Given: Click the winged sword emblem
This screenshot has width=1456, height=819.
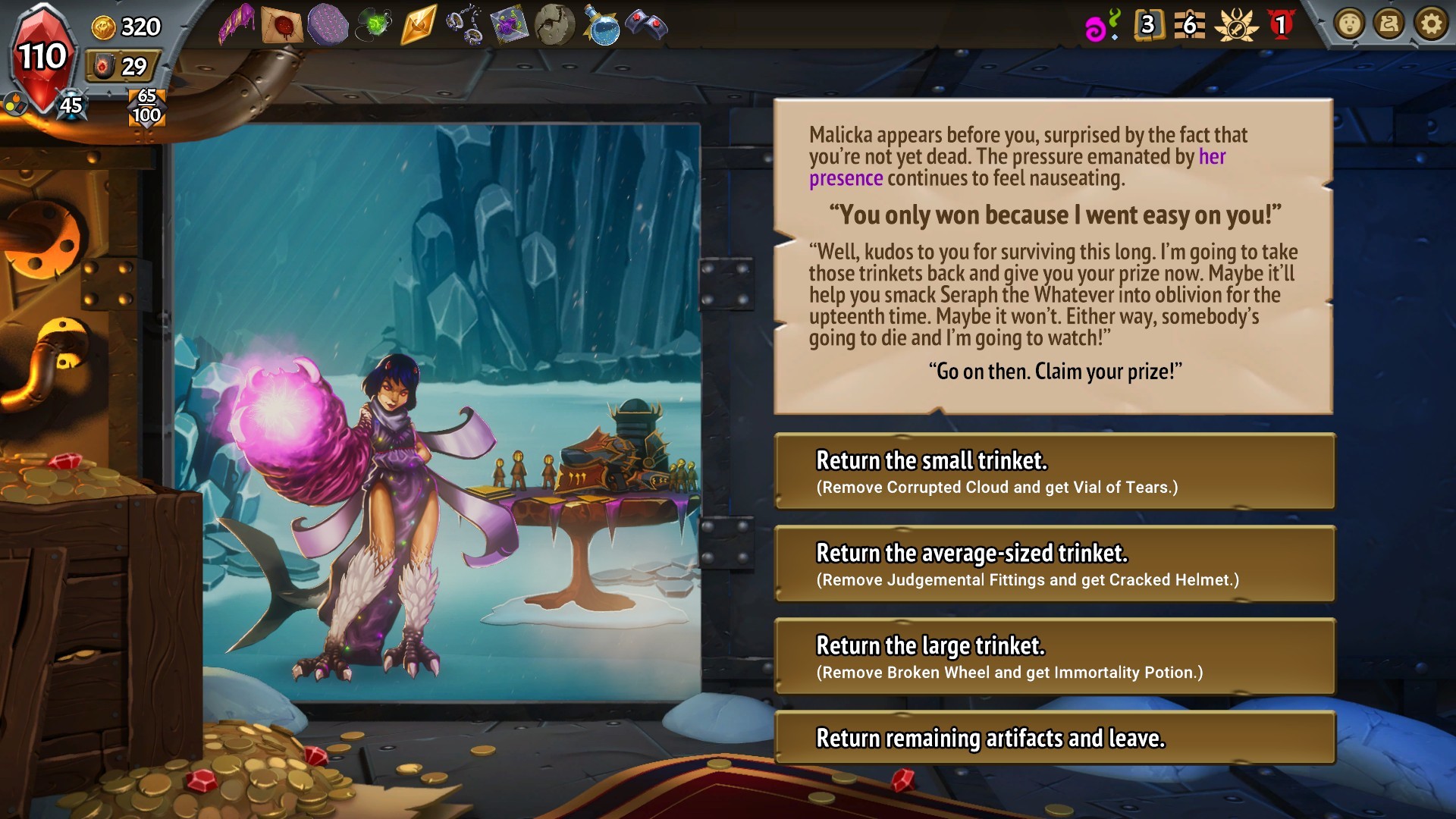Looking at the screenshot, I should [1236, 26].
